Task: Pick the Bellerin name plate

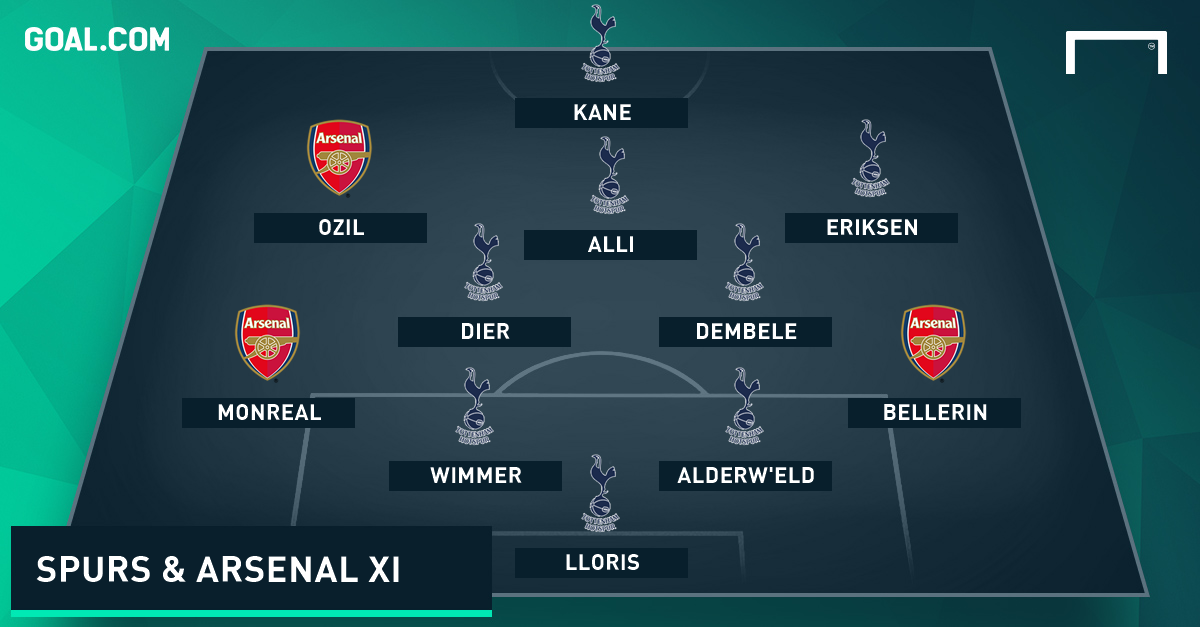Action: click(934, 413)
